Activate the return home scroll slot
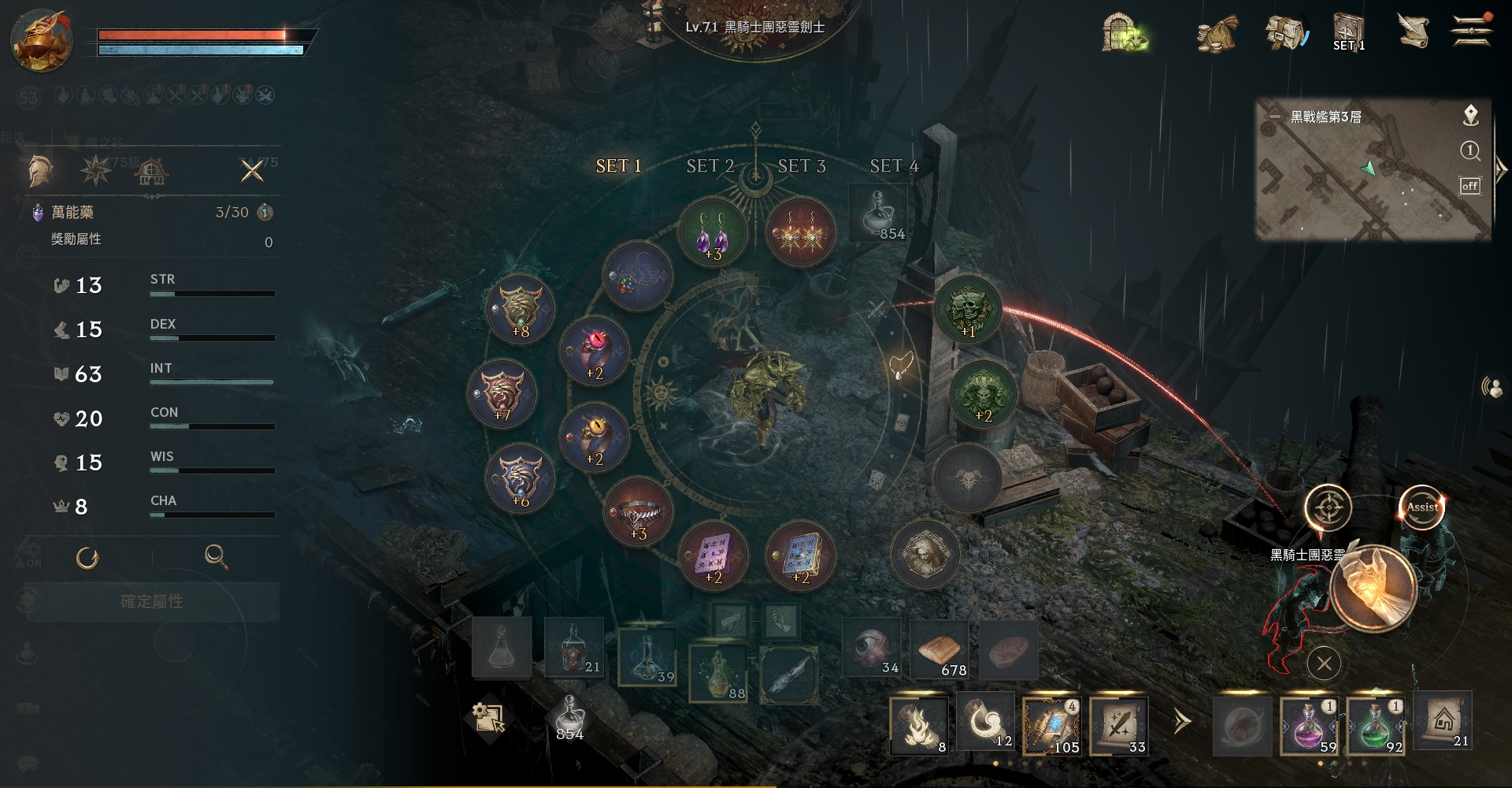The height and width of the screenshot is (788, 1512). tap(1443, 720)
